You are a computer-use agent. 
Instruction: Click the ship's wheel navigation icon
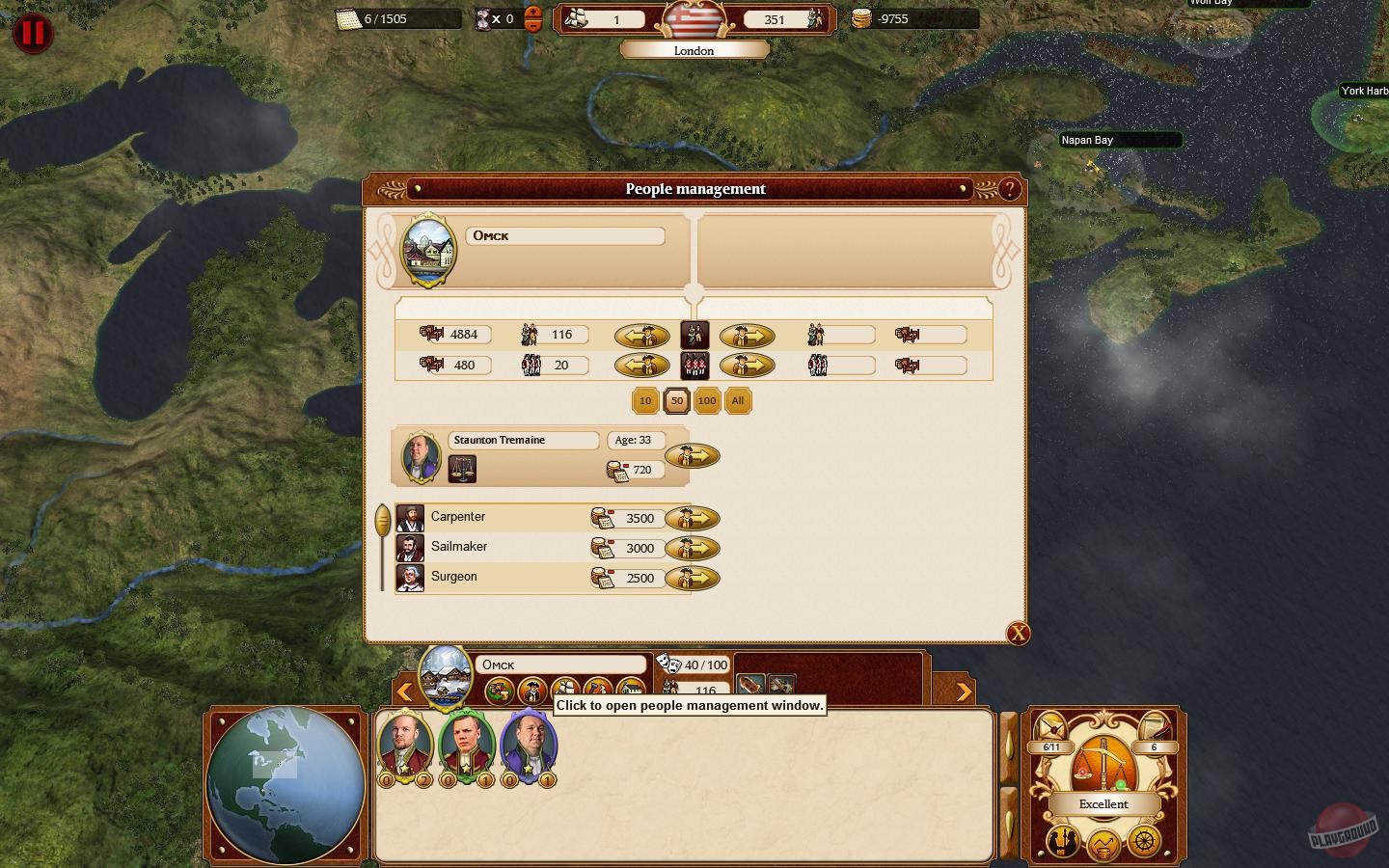coord(1142,842)
